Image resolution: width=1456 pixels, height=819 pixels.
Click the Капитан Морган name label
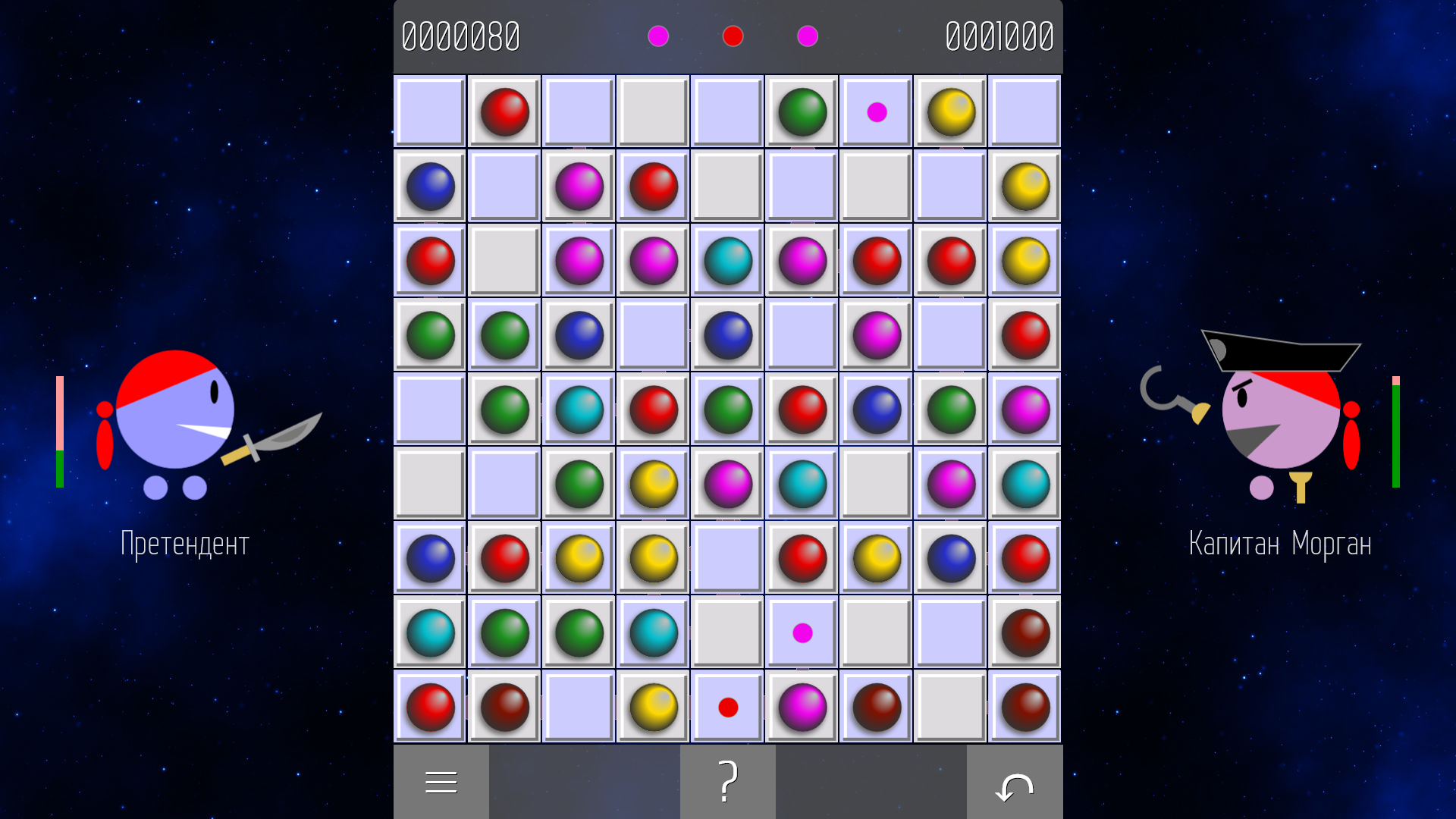tap(1280, 543)
